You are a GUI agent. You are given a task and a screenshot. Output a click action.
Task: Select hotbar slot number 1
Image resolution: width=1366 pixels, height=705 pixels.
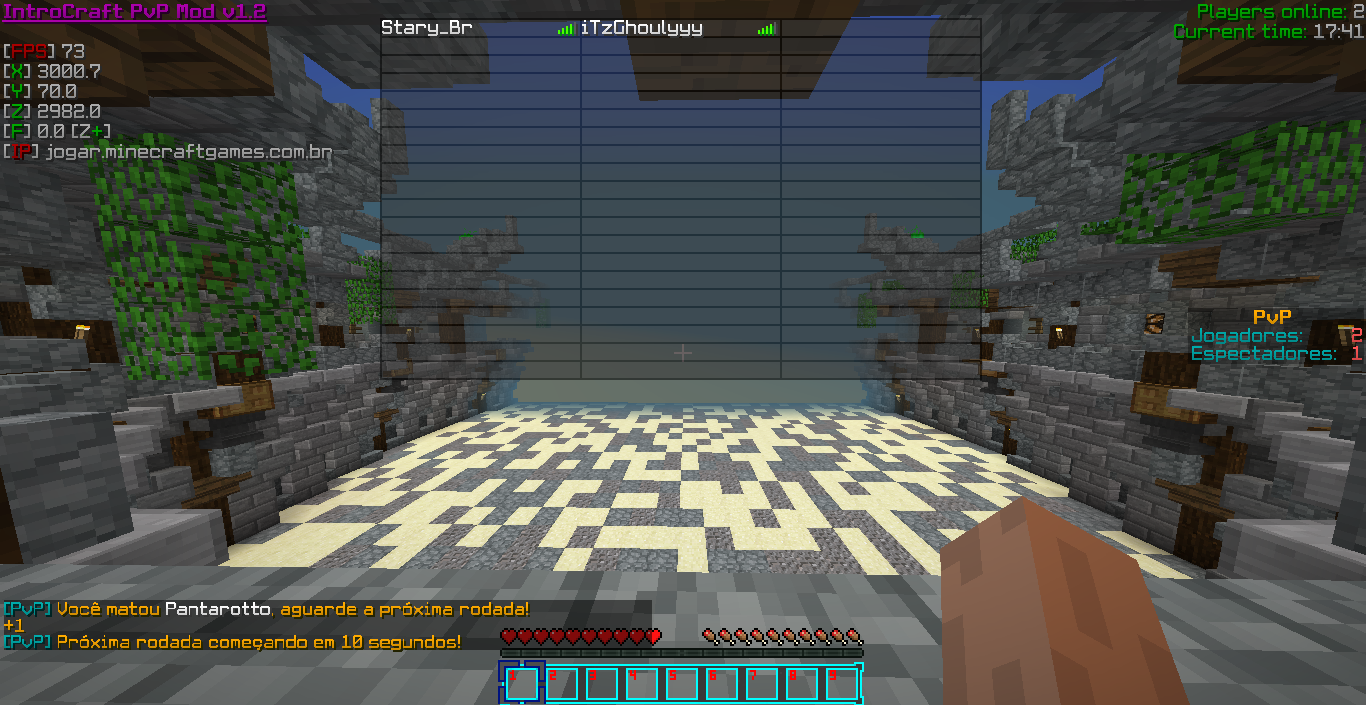(x=521, y=684)
